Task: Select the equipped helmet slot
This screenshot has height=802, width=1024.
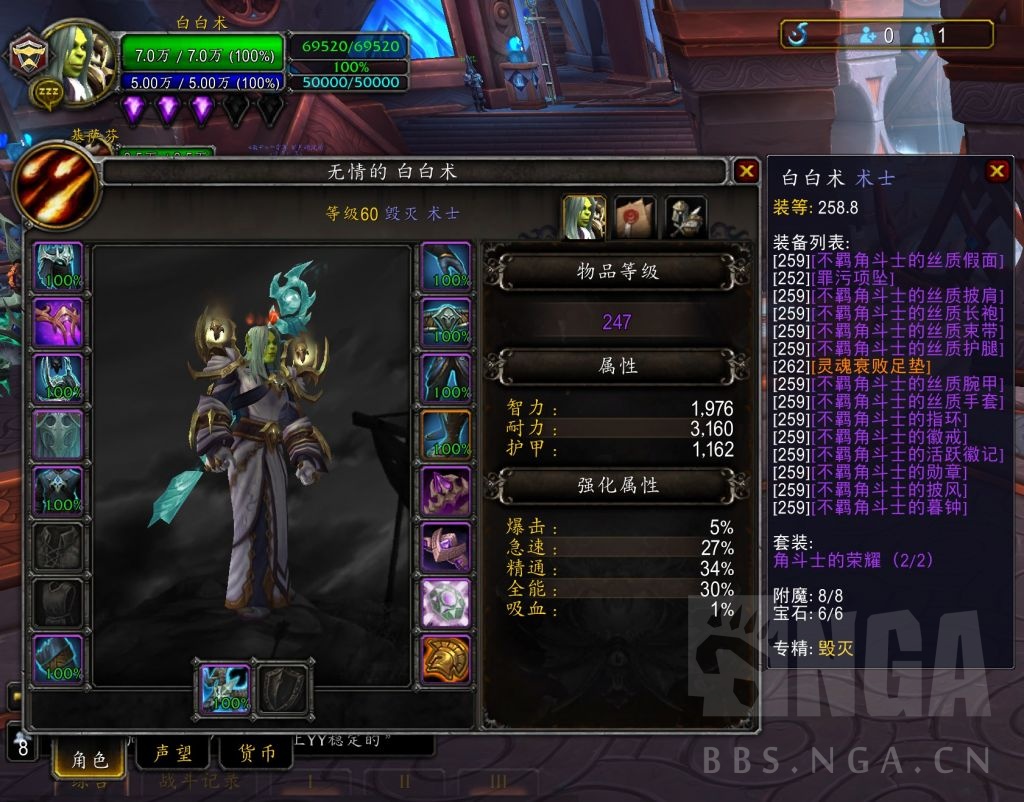Action: (59, 267)
